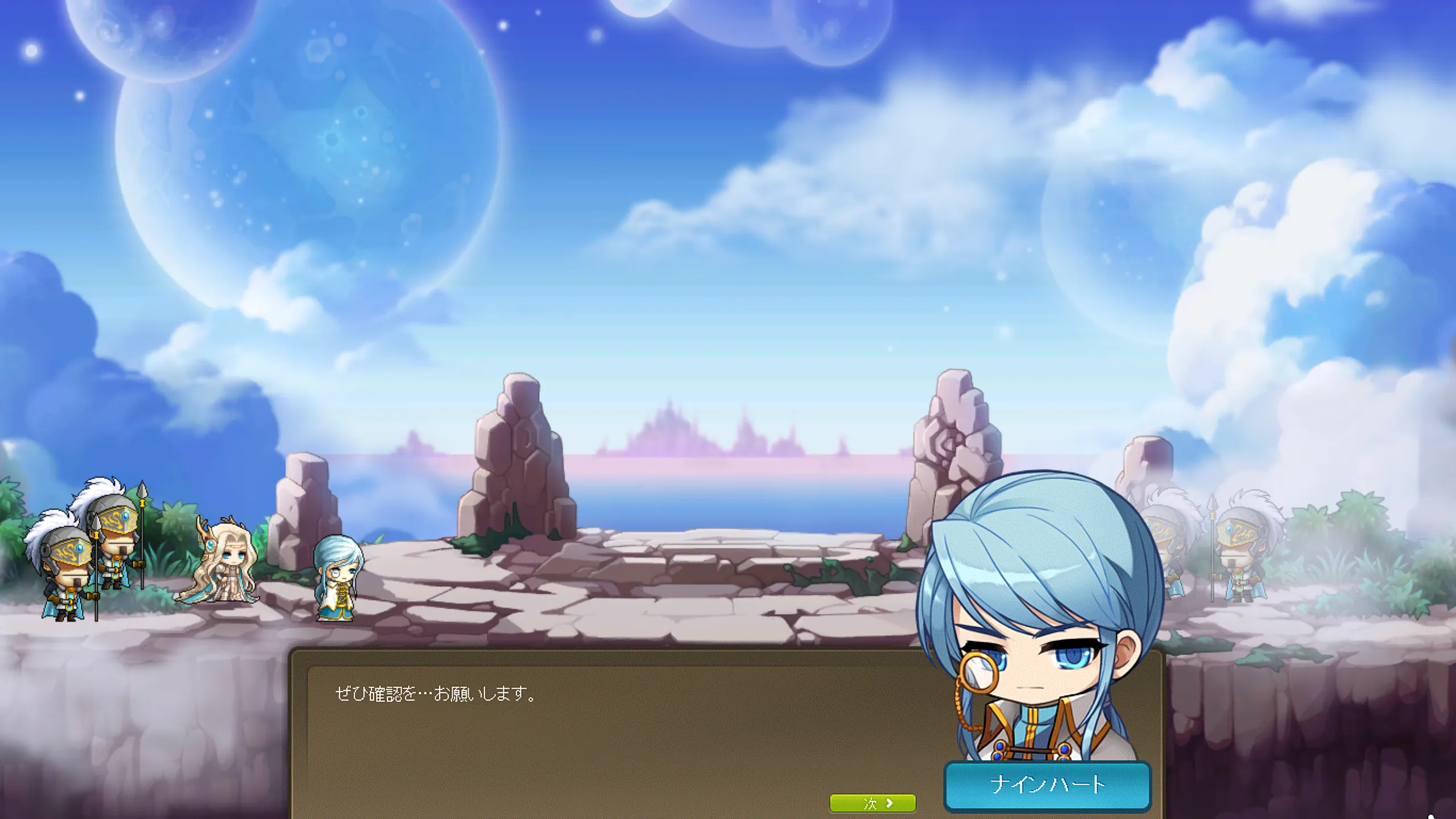The width and height of the screenshot is (1456, 819).
Task: Advance dialogue with the green 次 button
Action: [872, 803]
